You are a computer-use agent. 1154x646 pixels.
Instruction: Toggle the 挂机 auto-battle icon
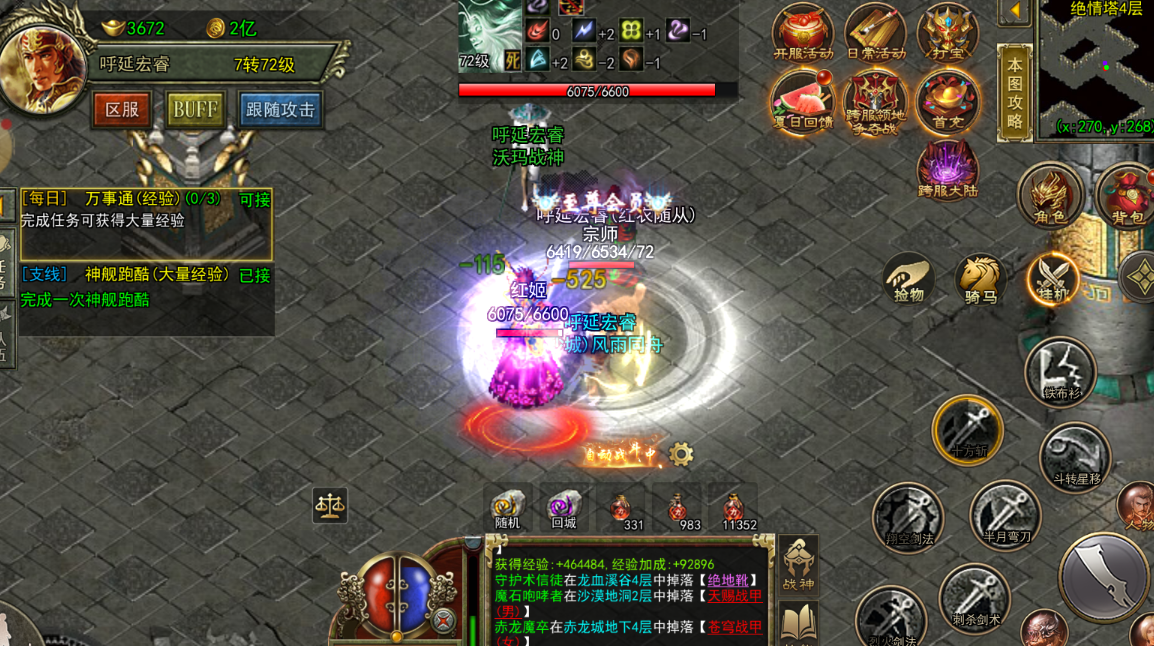coord(1052,278)
